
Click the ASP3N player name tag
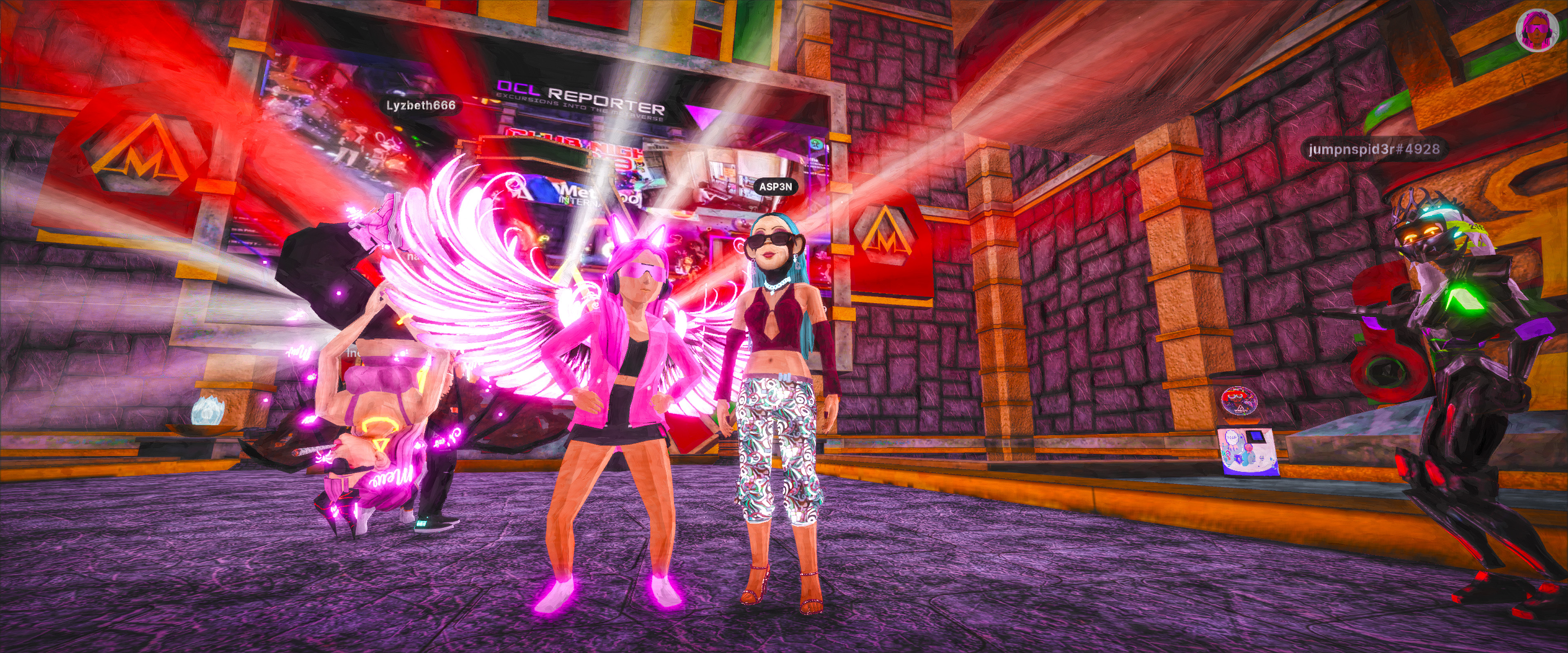pyautogui.click(x=775, y=187)
